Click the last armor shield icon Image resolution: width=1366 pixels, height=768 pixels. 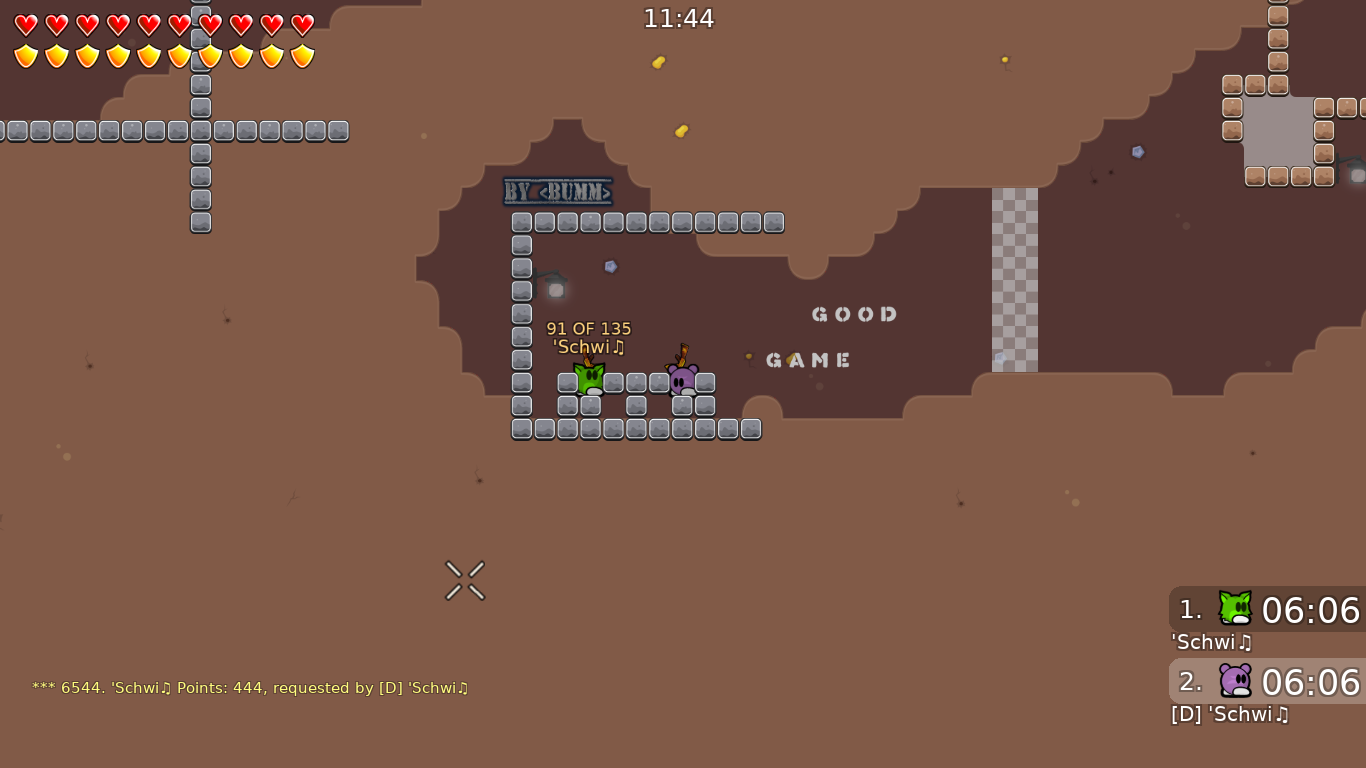[301, 56]
